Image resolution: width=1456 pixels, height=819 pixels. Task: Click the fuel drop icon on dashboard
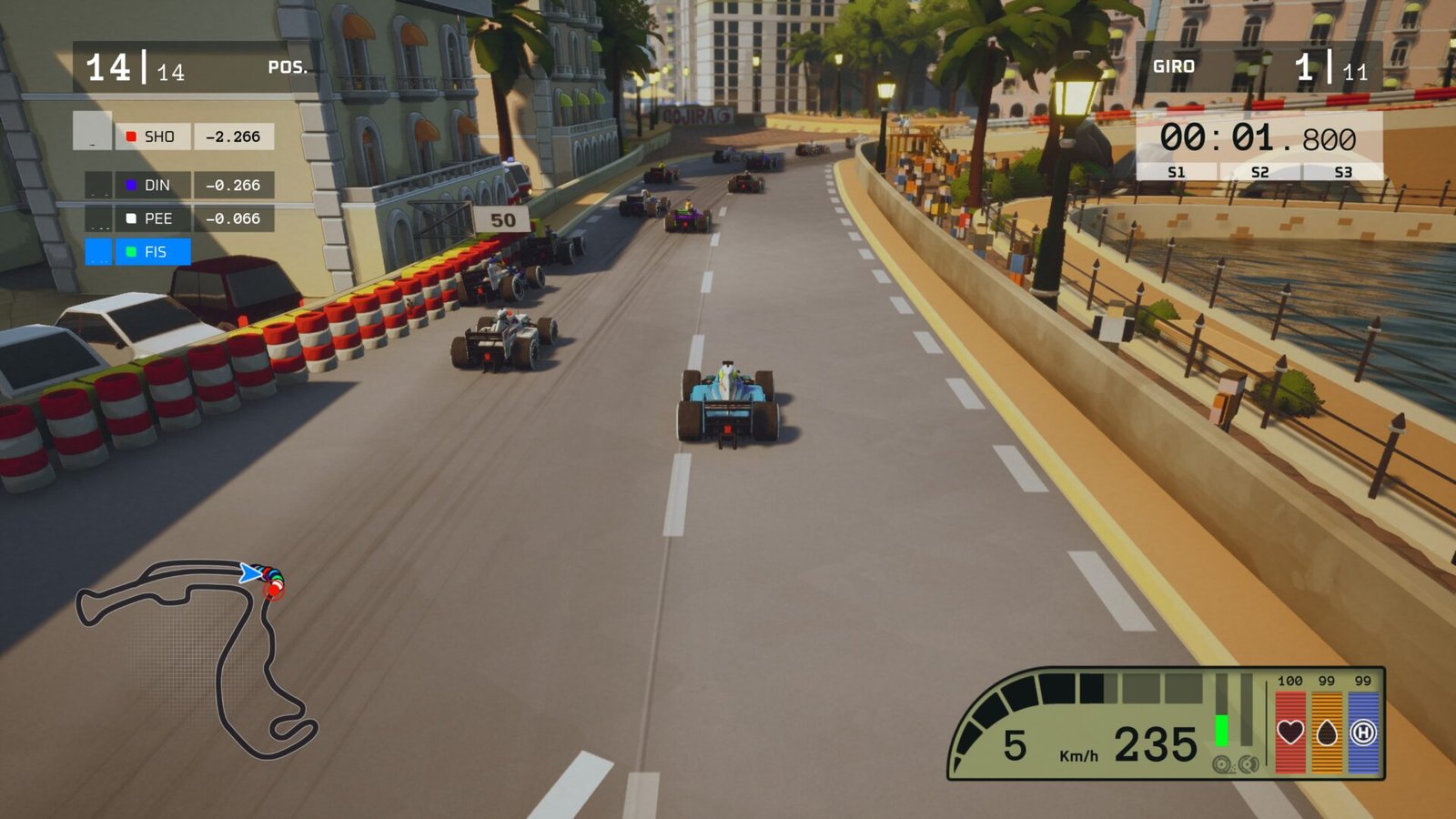[x=1327, y=733]
